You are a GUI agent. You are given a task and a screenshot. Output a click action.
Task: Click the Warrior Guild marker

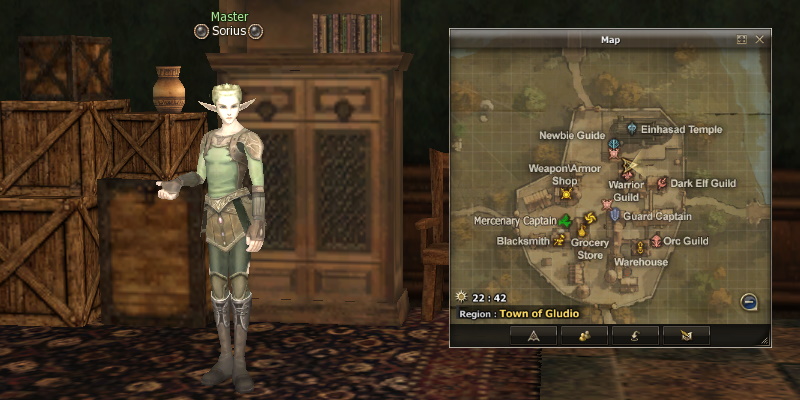(628, 174)
